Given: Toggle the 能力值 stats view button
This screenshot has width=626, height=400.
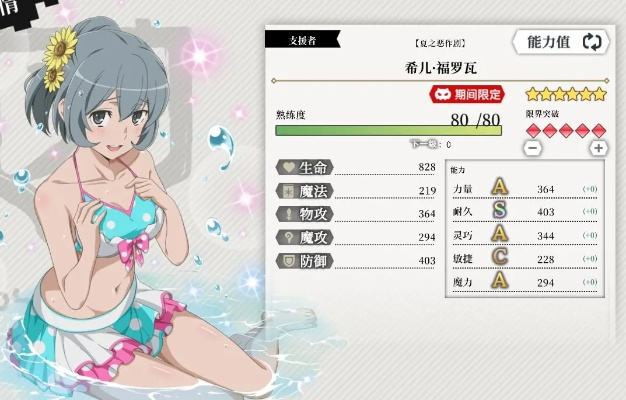Looking at the screenshot, I should click(x=560, y=42).
